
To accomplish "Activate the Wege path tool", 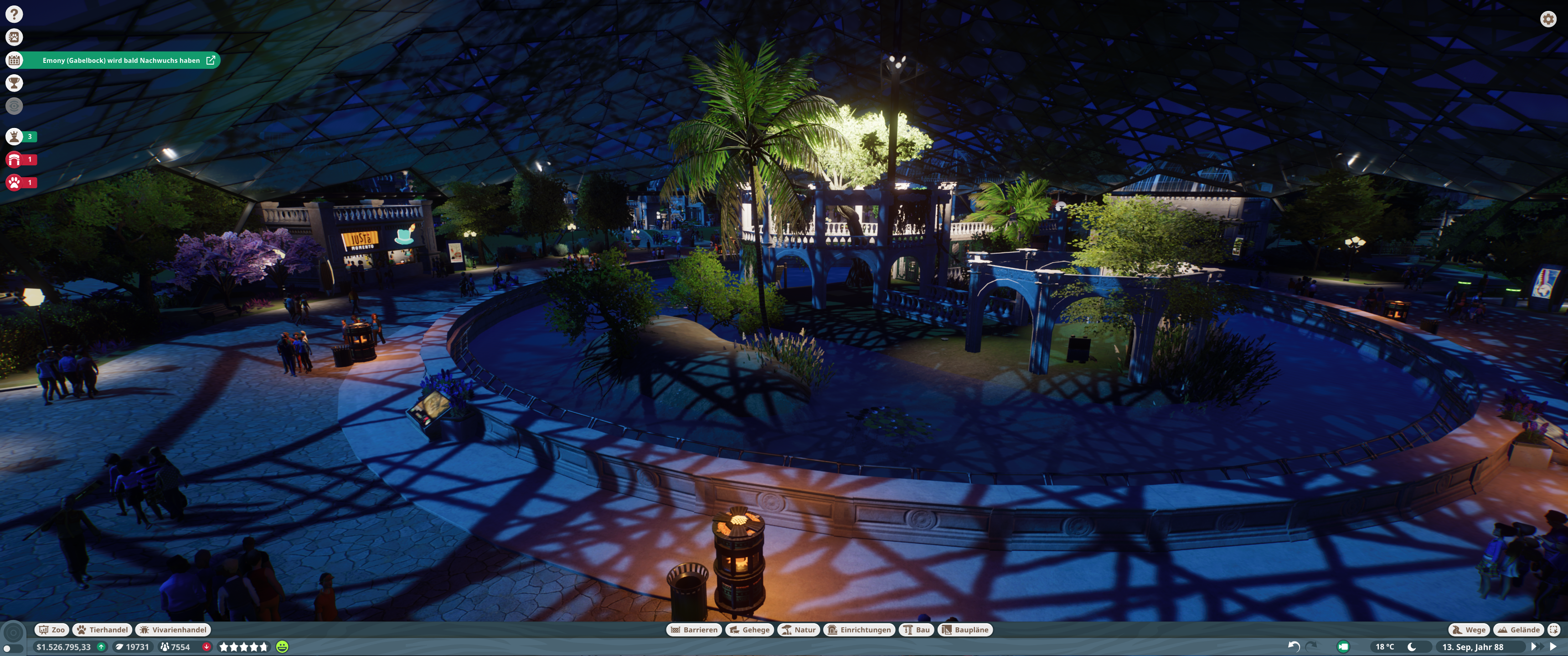I will tap(1469, 630).
